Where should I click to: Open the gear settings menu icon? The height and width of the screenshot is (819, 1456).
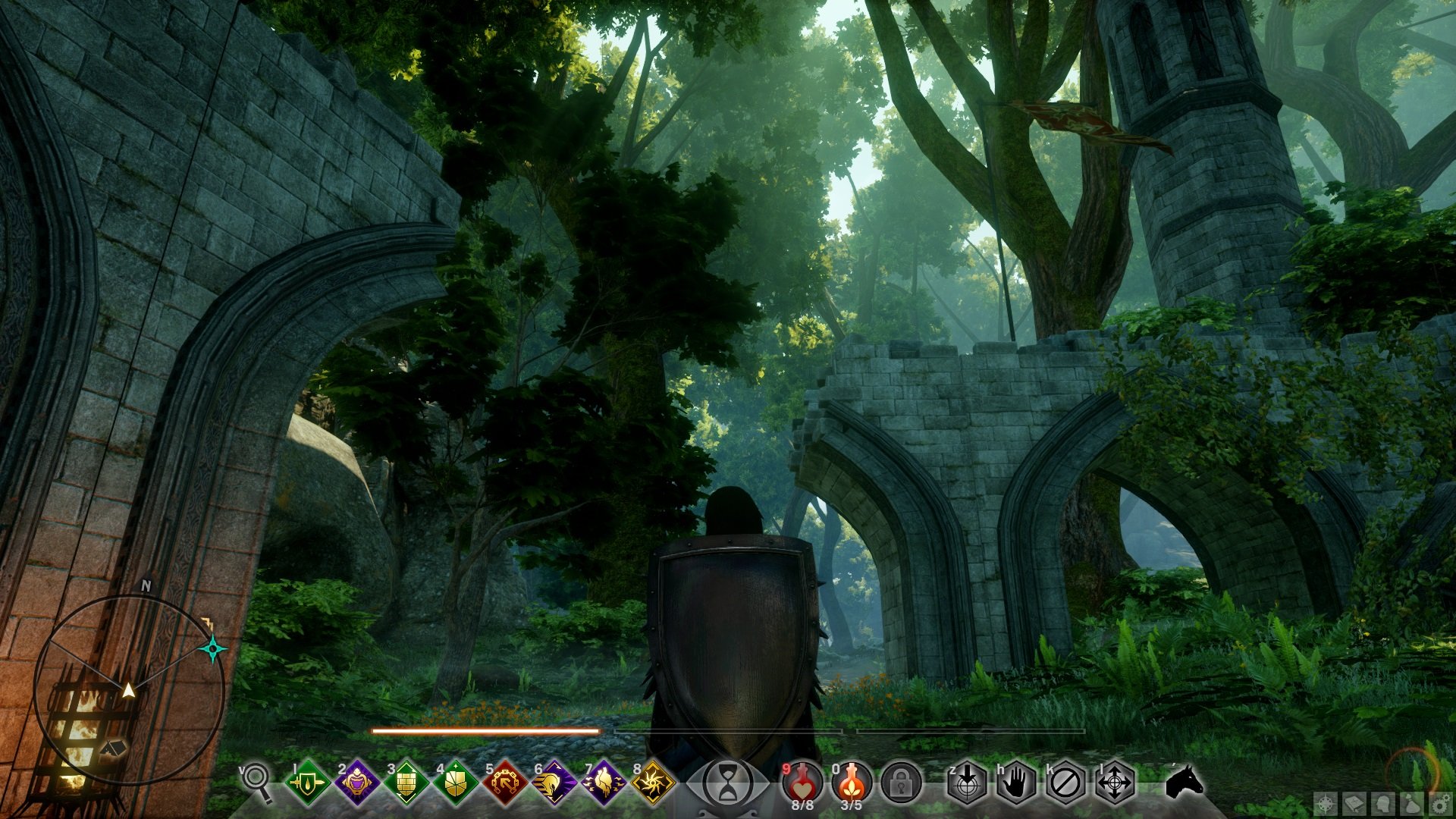pos(1439,804)
